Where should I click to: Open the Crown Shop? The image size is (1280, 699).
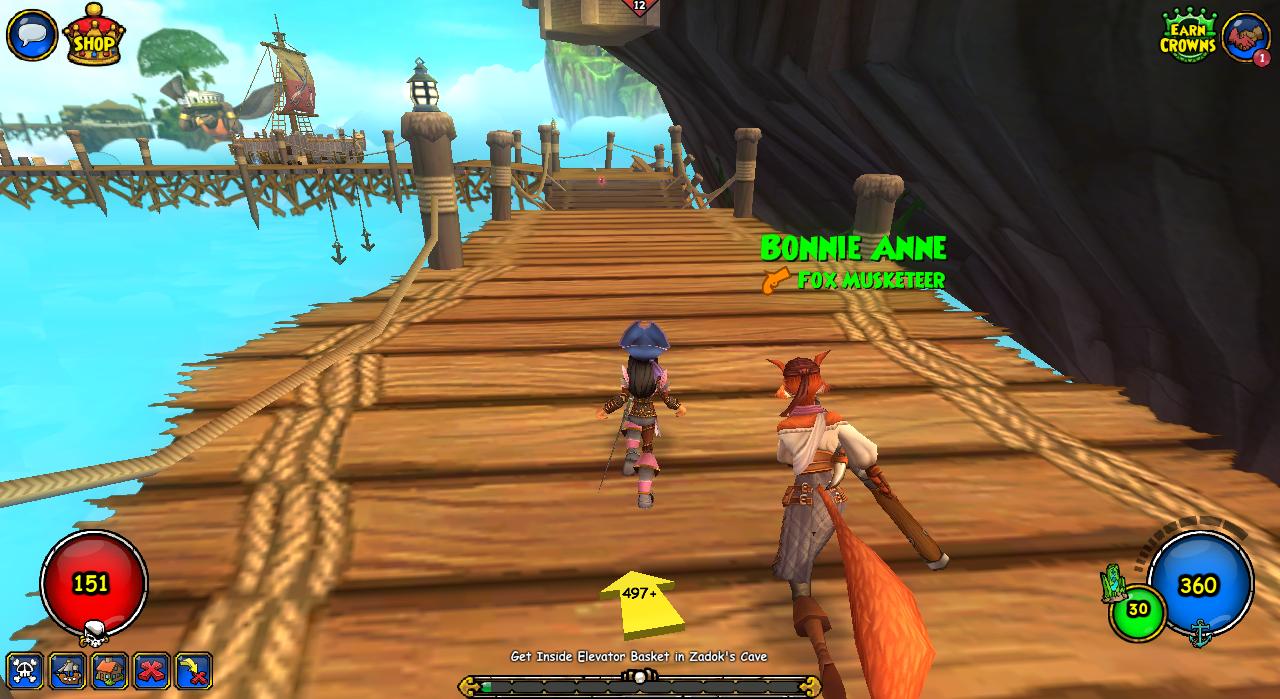coord(94,36)
